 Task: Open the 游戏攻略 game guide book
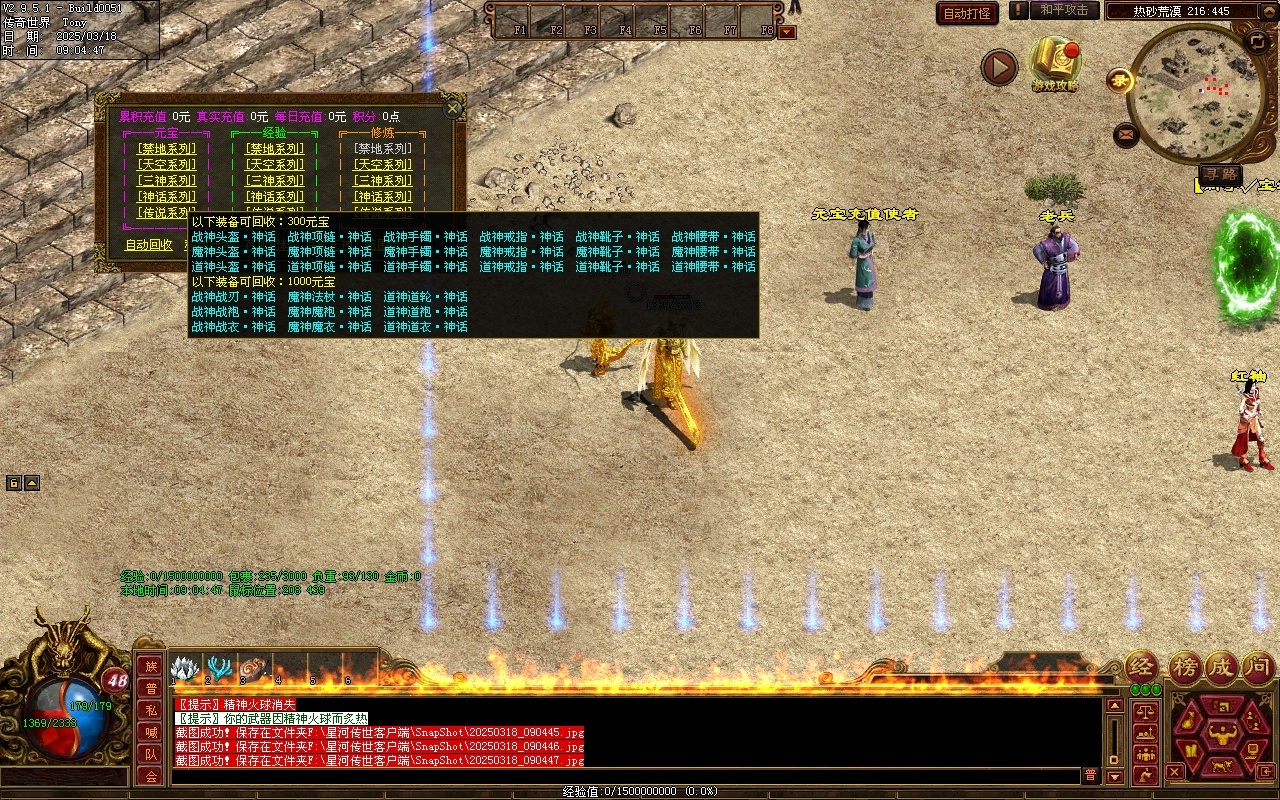[1055, 62]
